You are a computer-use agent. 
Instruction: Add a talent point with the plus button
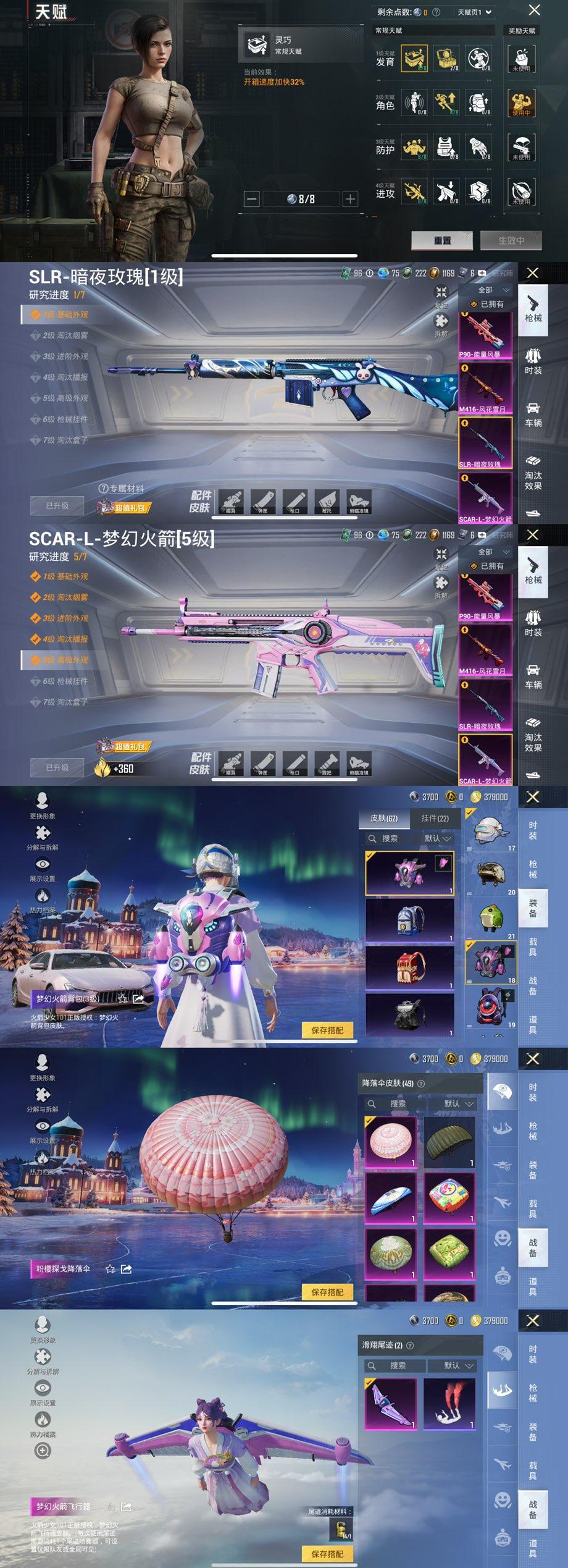coord(350,199)
